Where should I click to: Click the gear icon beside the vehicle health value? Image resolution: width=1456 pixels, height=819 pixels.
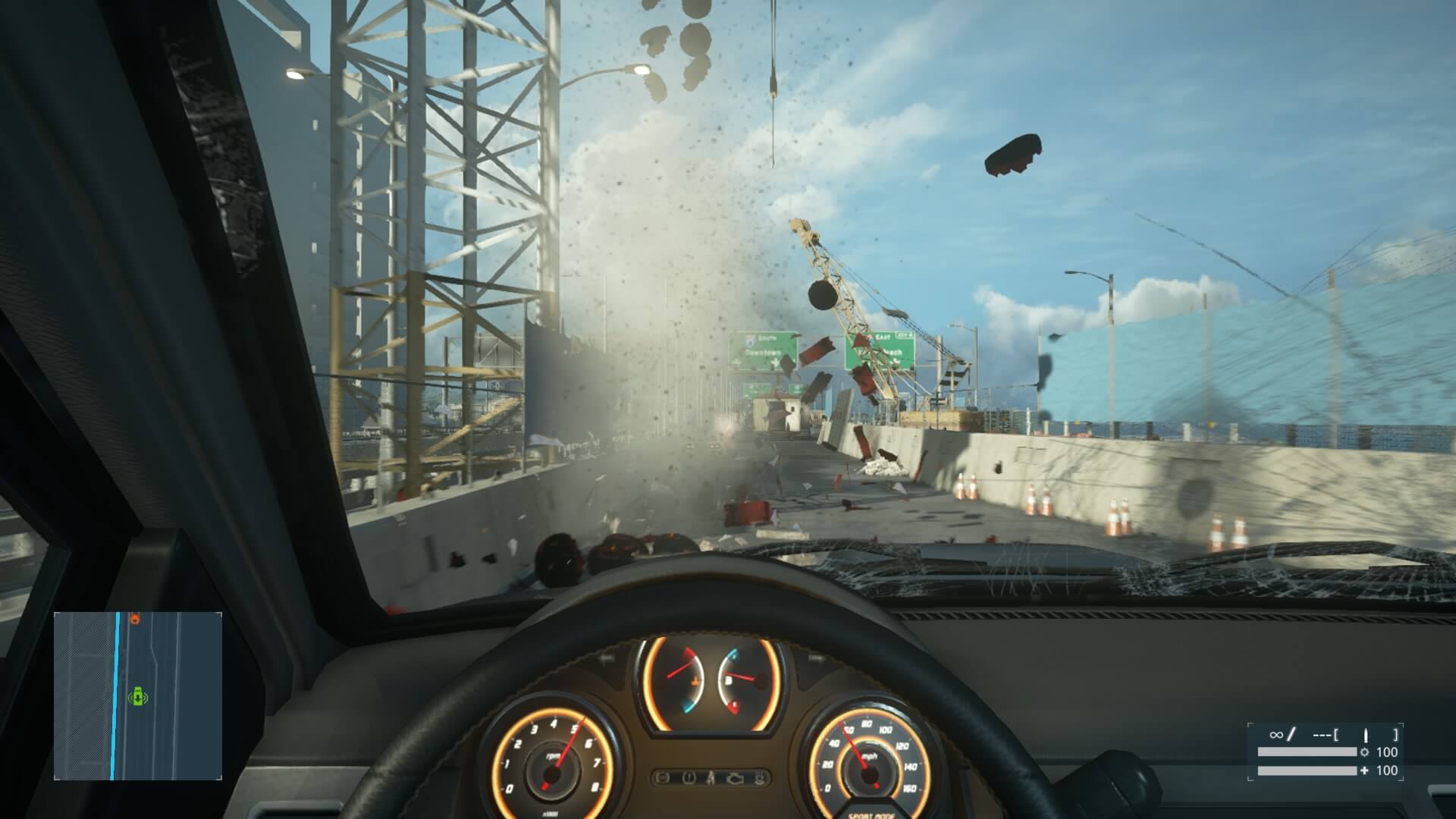[1364, 752]
